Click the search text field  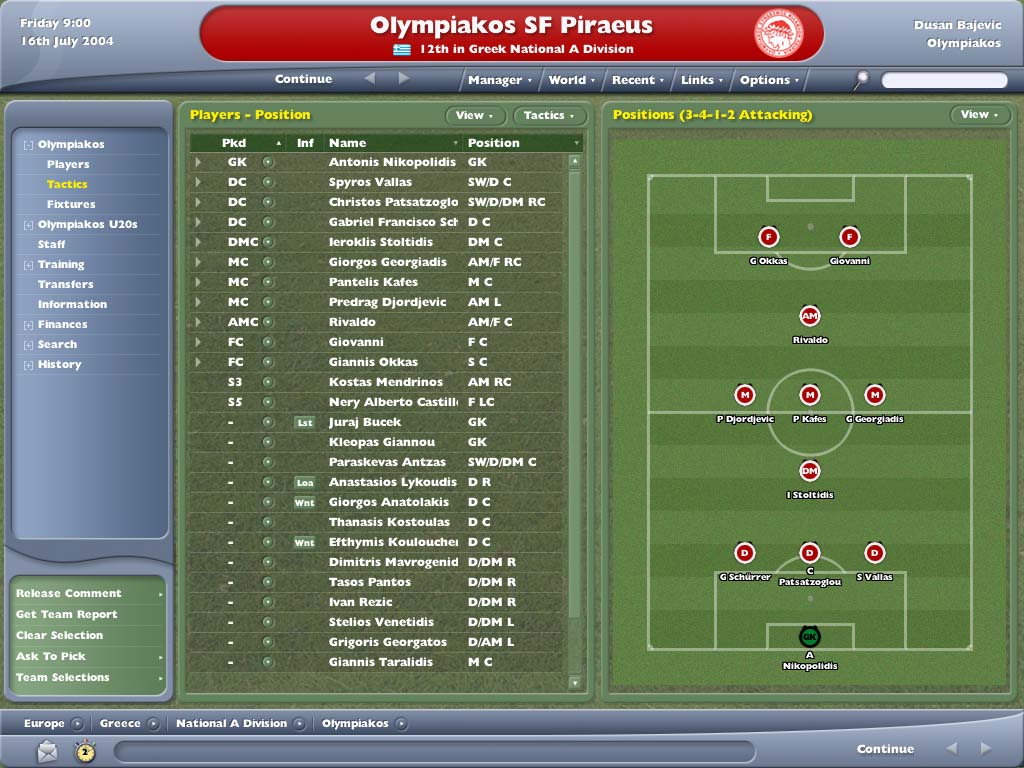coord(944,80)
